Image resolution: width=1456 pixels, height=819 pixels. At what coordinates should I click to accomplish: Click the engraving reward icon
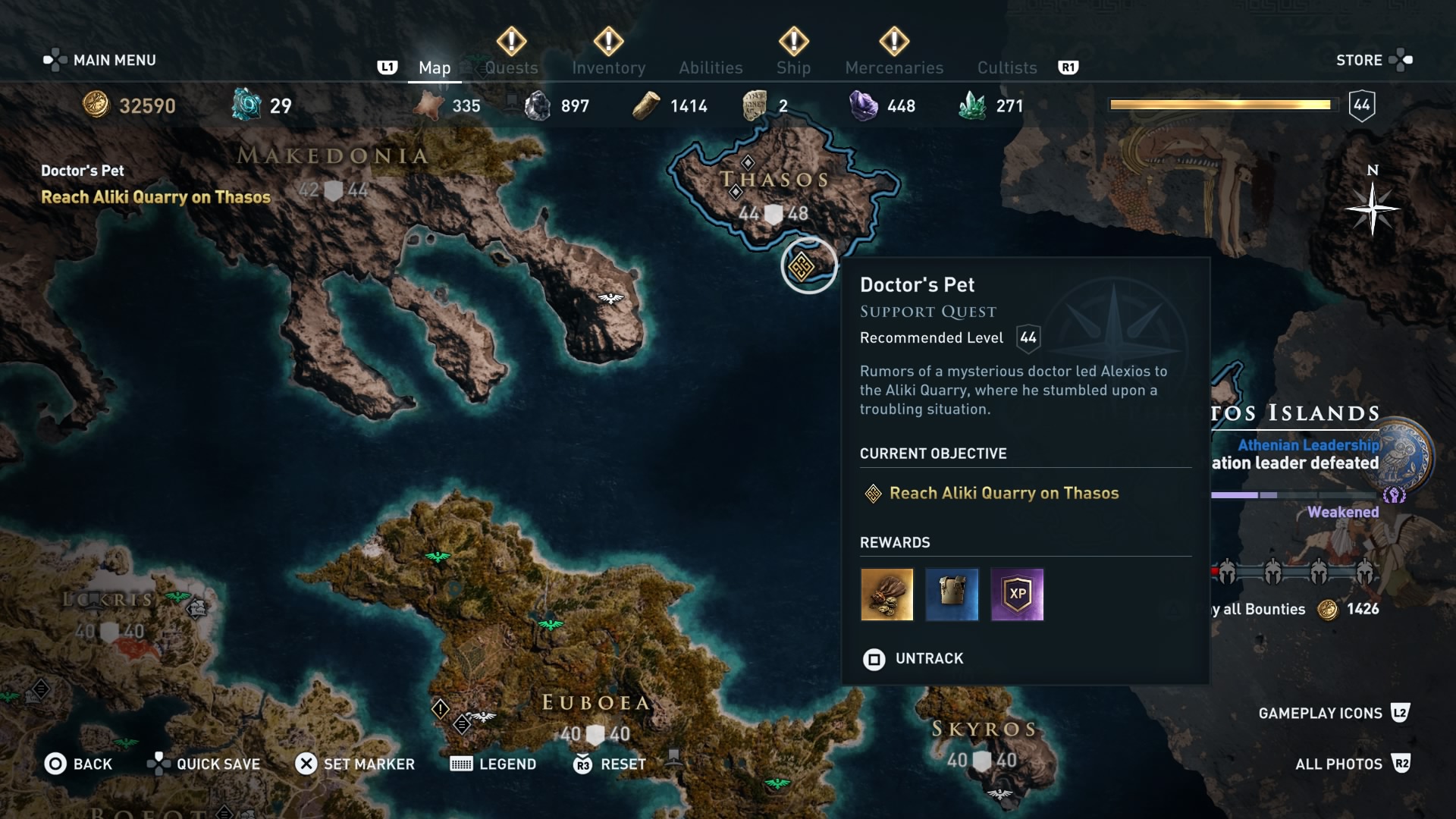click(x=952, y=595)
